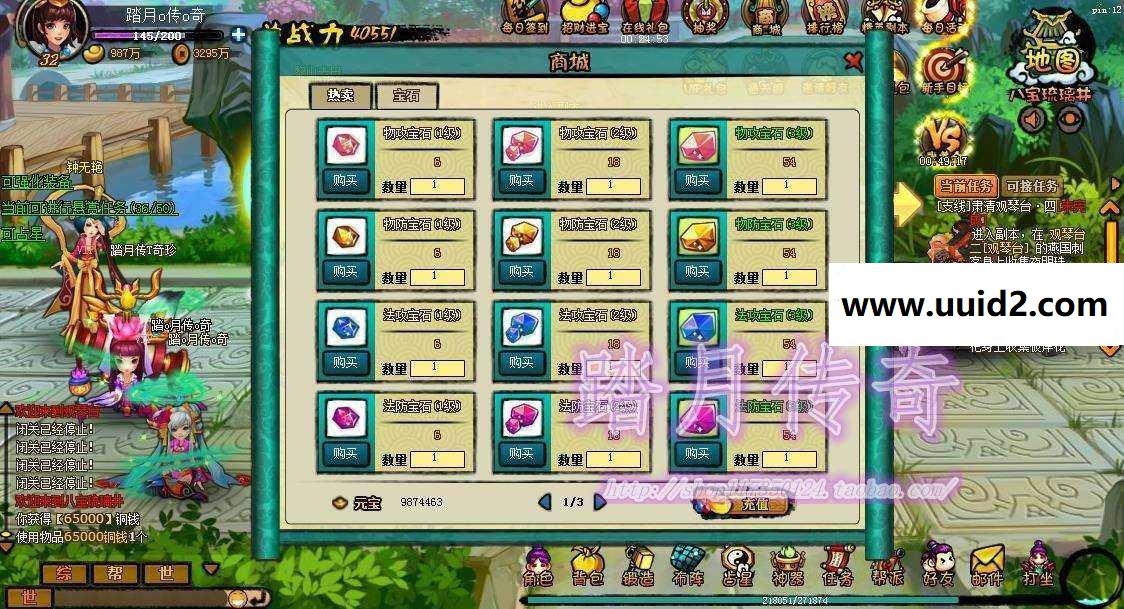Go to the next shop page
The width and height of the screenshot is (1124, 609).
(x=600, y=501)
